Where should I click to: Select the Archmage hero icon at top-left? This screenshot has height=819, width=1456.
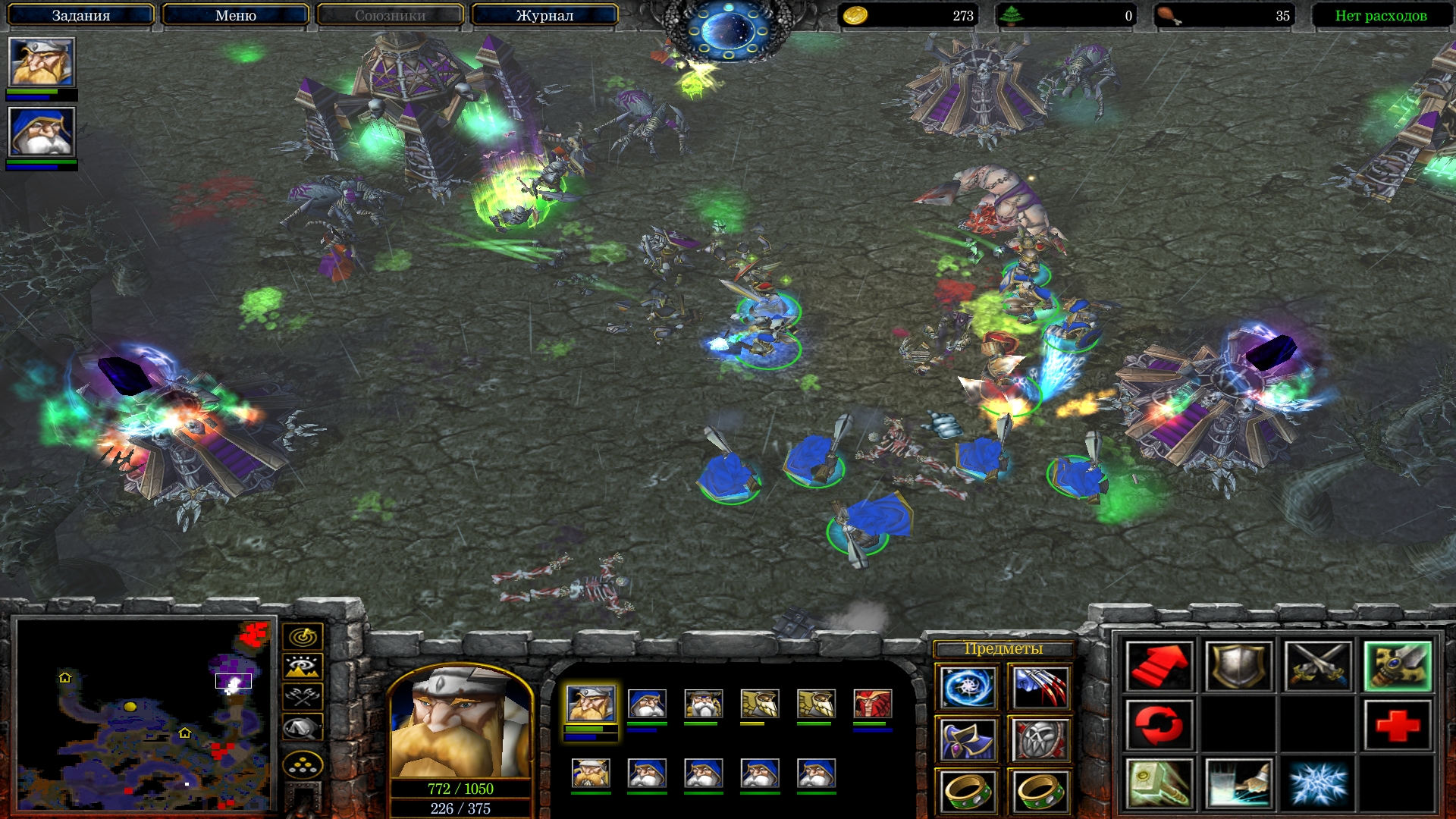click(x=42, y=132)
